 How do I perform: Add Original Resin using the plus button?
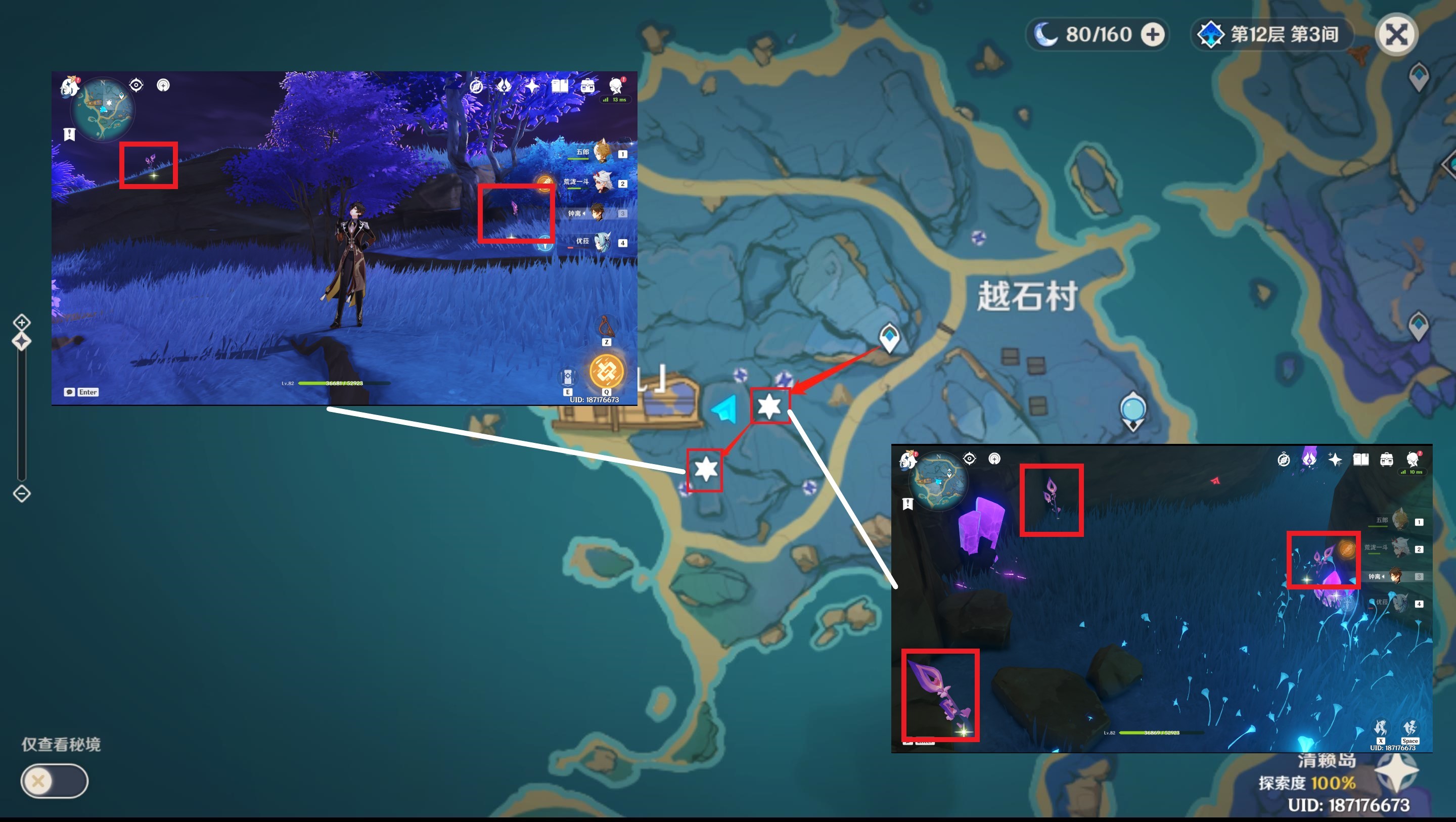[x=1153, y=34]
